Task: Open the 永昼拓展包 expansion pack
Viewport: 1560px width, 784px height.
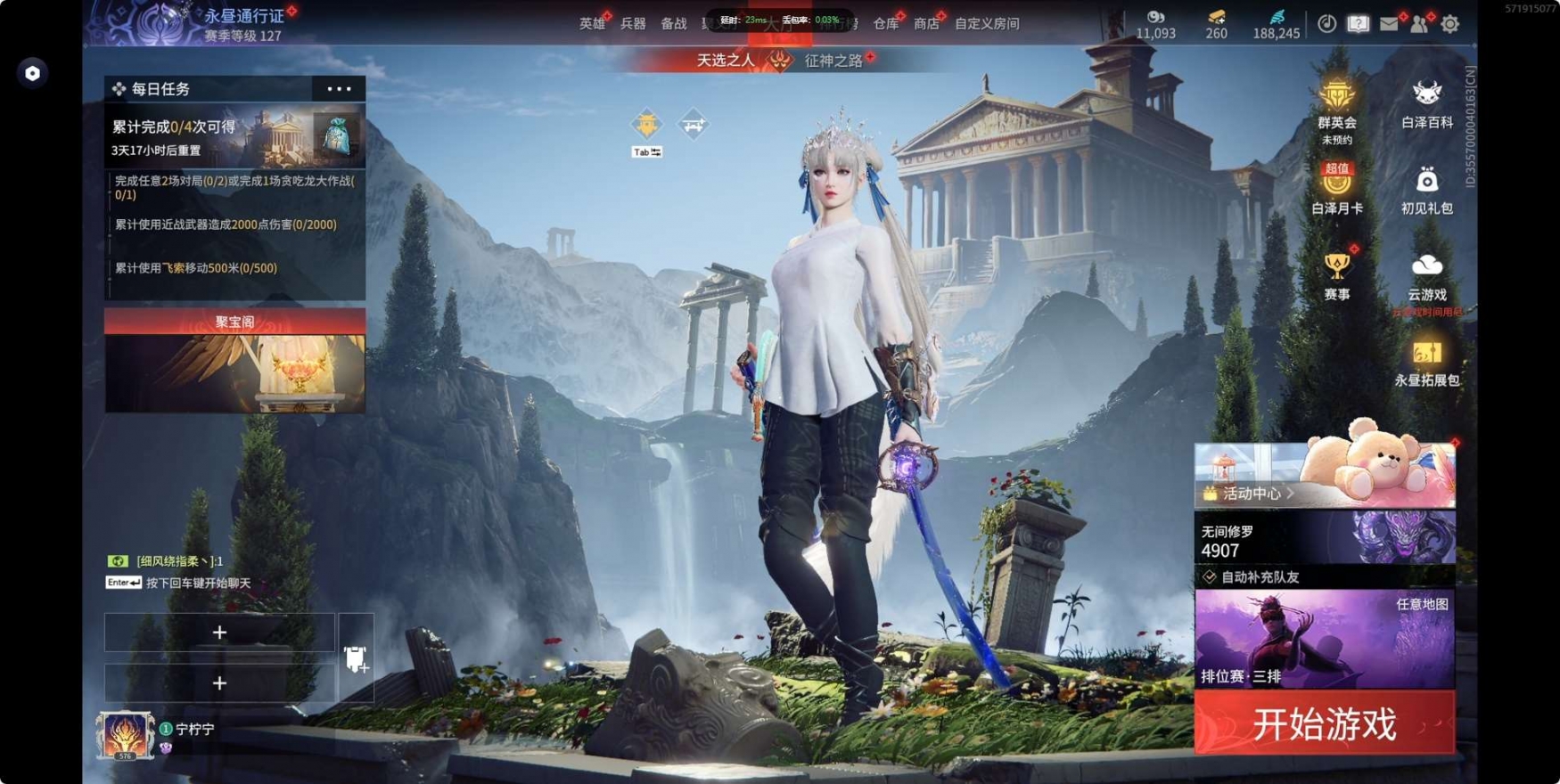Action: 1426,362
